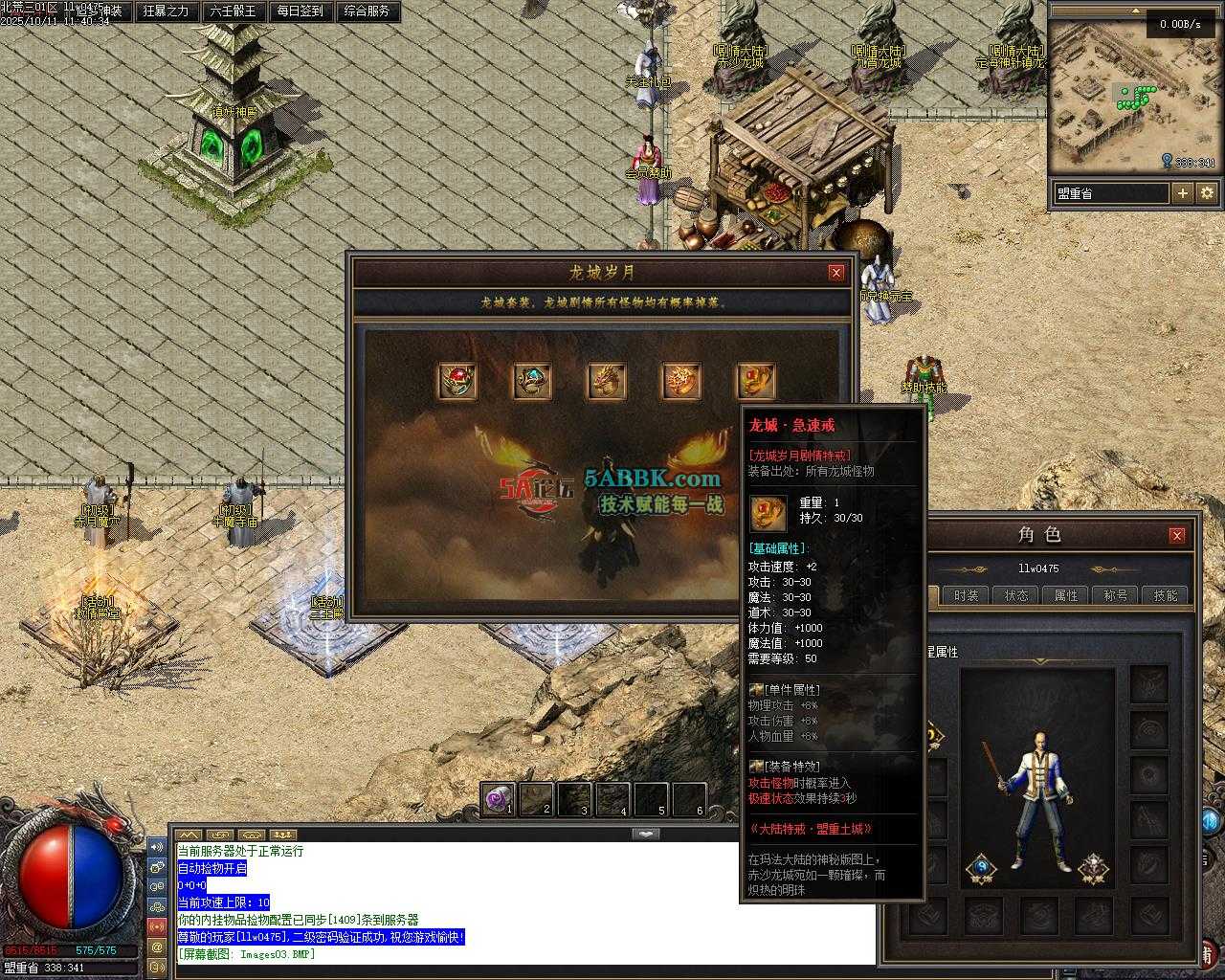Close the 角色 character panel
Screen dimensions: 1225x980
click(1177, 535)
